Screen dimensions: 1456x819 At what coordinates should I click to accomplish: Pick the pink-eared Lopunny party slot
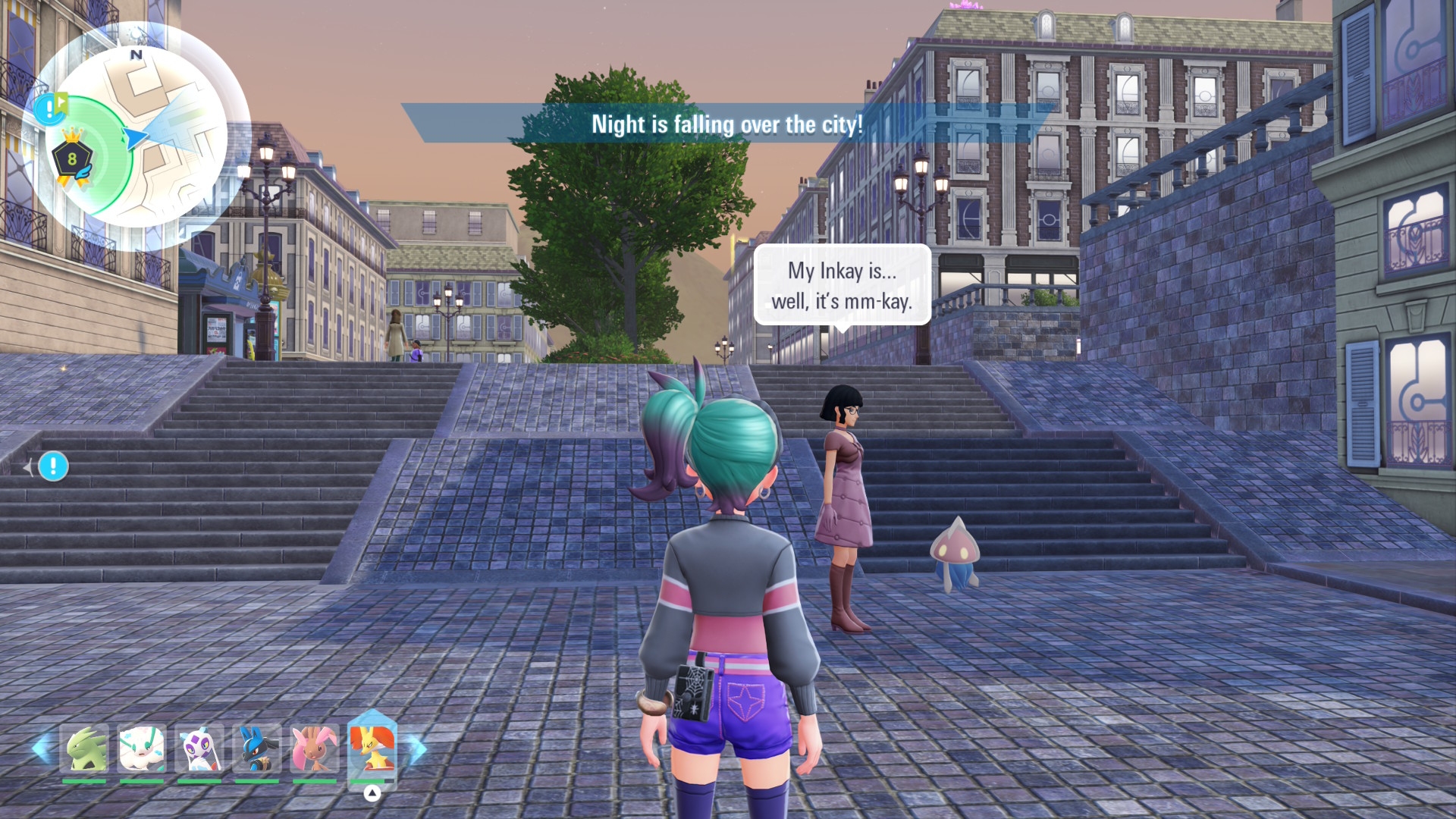tap(314, 749)
